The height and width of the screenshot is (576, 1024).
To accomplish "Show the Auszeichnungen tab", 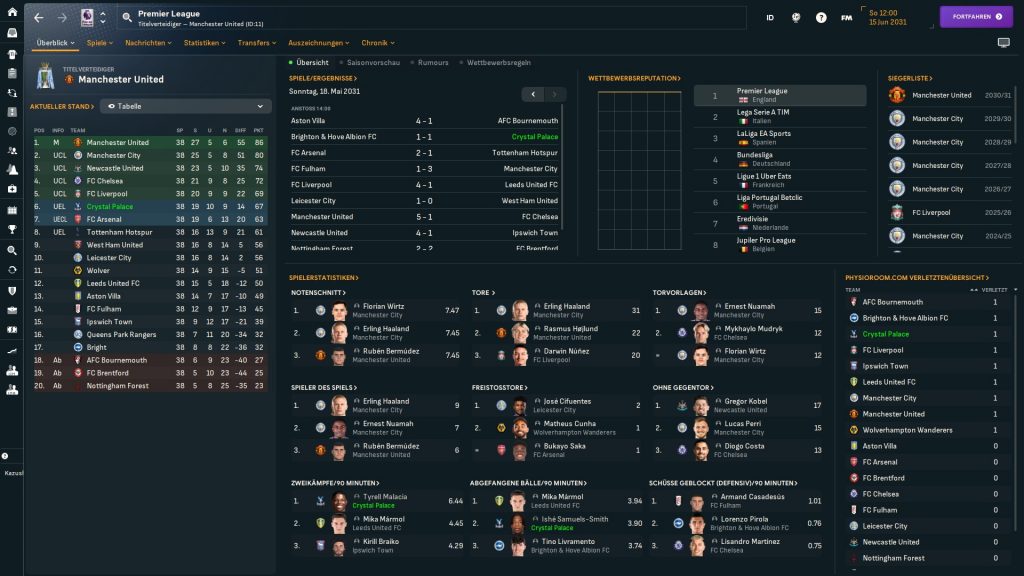I will pos(319,43).
